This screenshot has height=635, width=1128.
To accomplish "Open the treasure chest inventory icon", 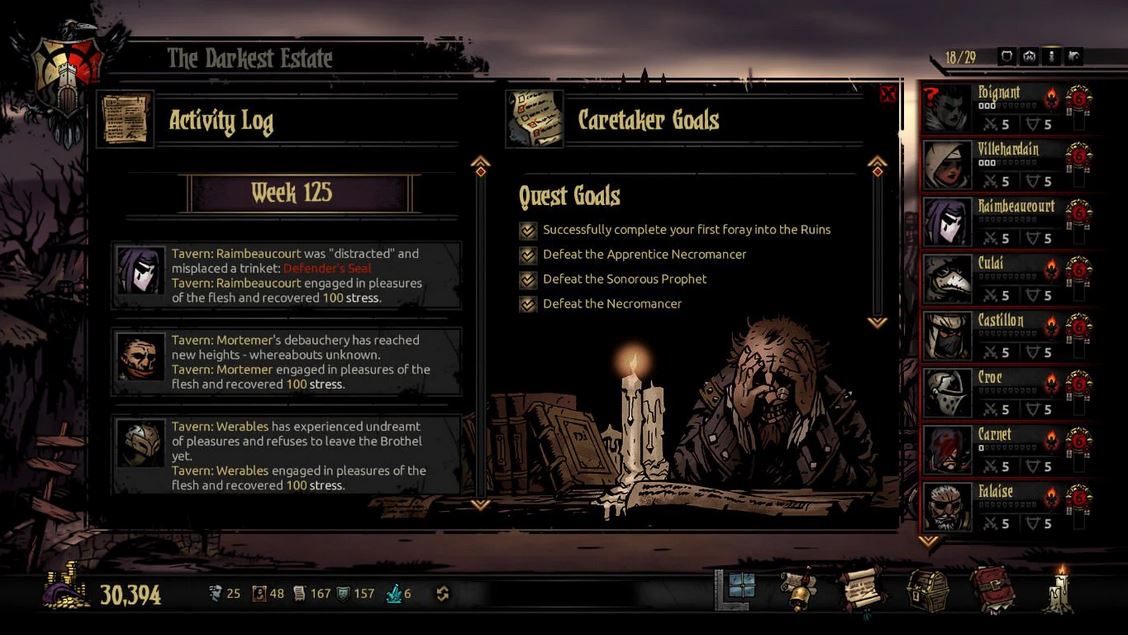I will (926, 589).
